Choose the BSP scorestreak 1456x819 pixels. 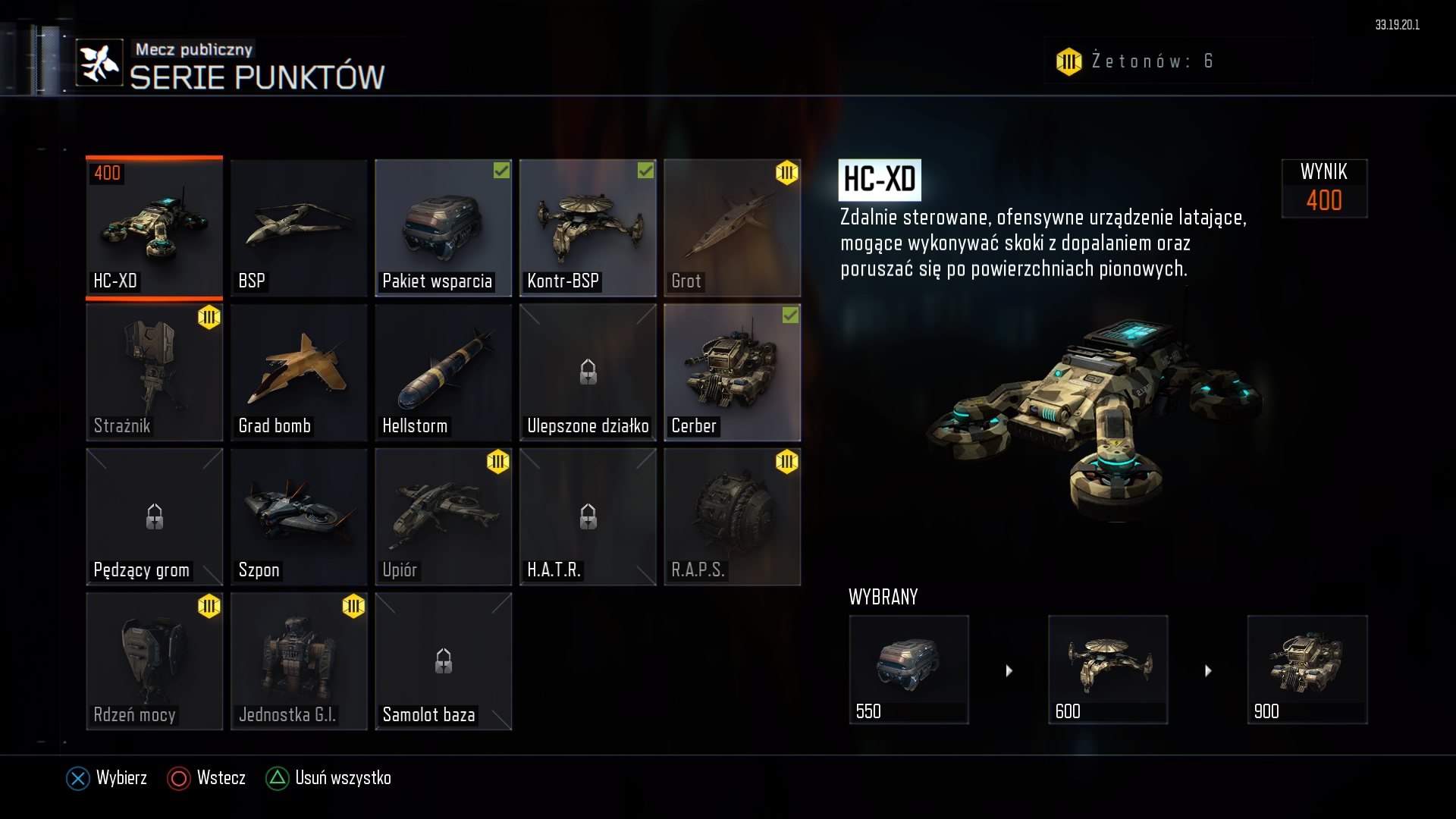tap(299, 227)
